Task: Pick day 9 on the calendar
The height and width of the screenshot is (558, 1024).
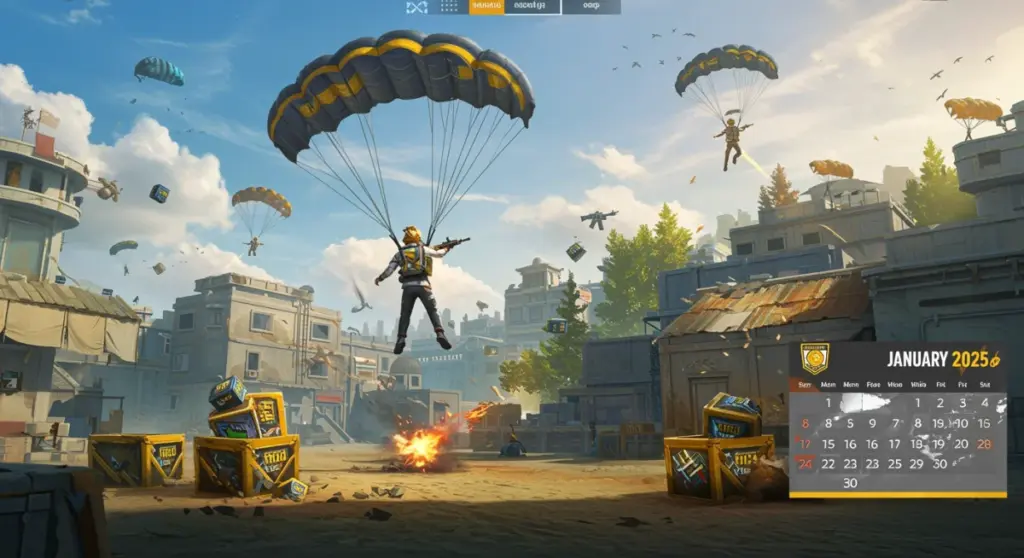Action: coord(872,423)
